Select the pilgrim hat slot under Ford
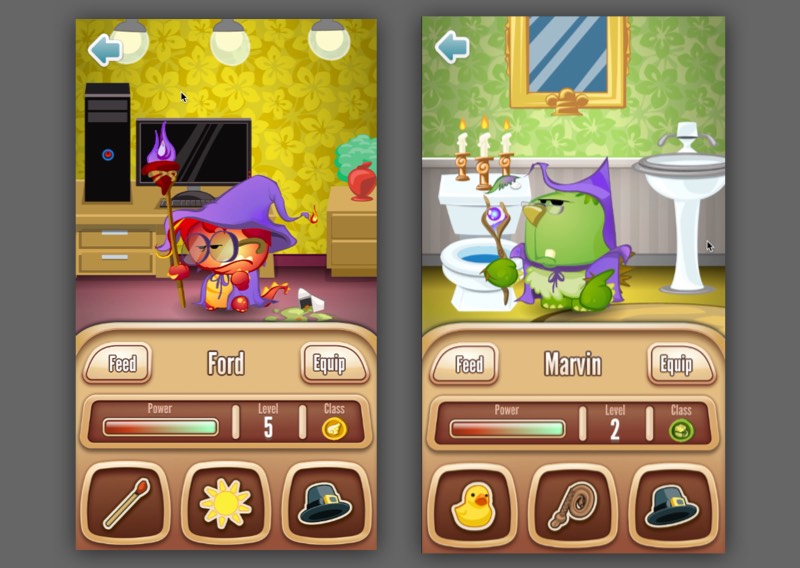The width and height of the screenshot is (800, 568). 326,503
